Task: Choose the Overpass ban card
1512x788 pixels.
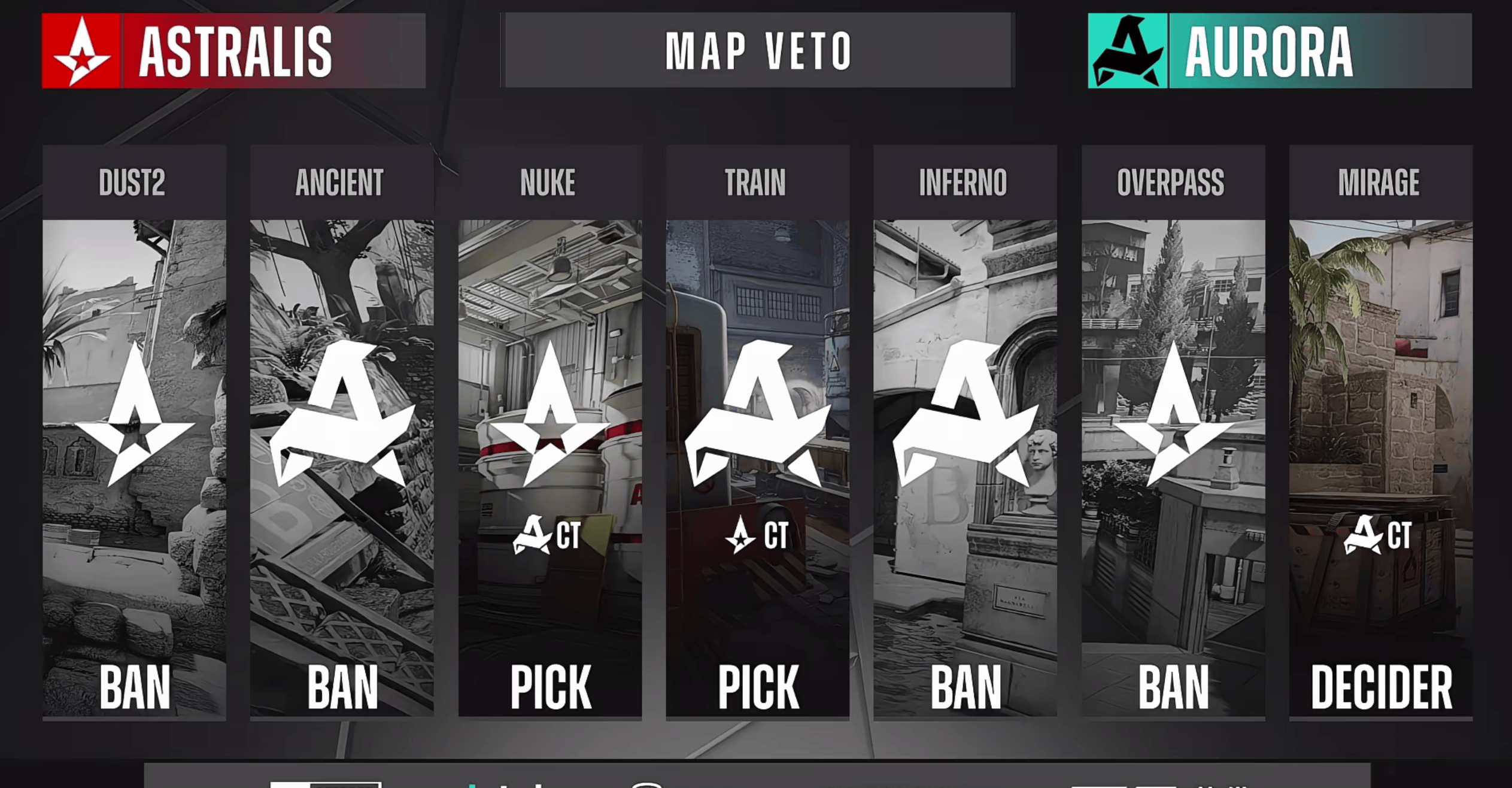Action: [1173, 431]
